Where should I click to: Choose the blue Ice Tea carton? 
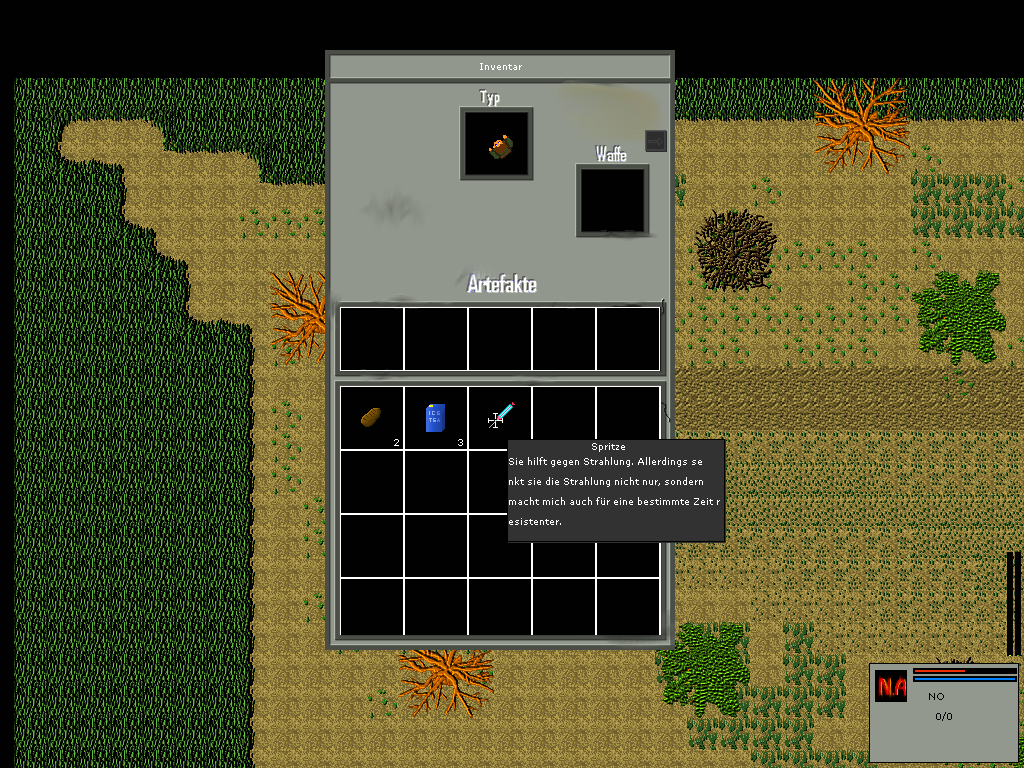[435, 417]
